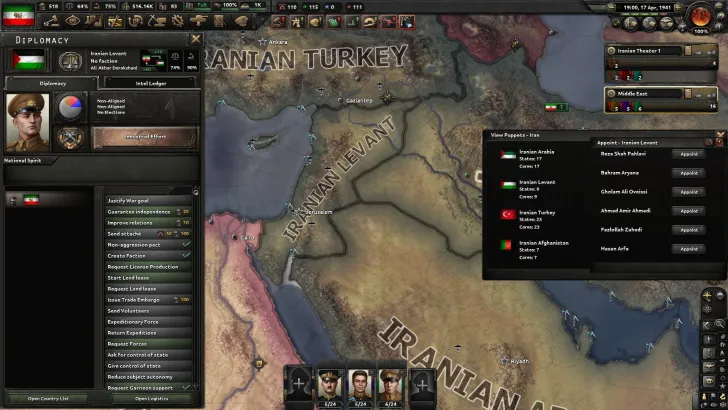Appoint Fazlollah Zahedi
Screen dimensions: 728x410
pyautogui.click(x=688, y=230)
